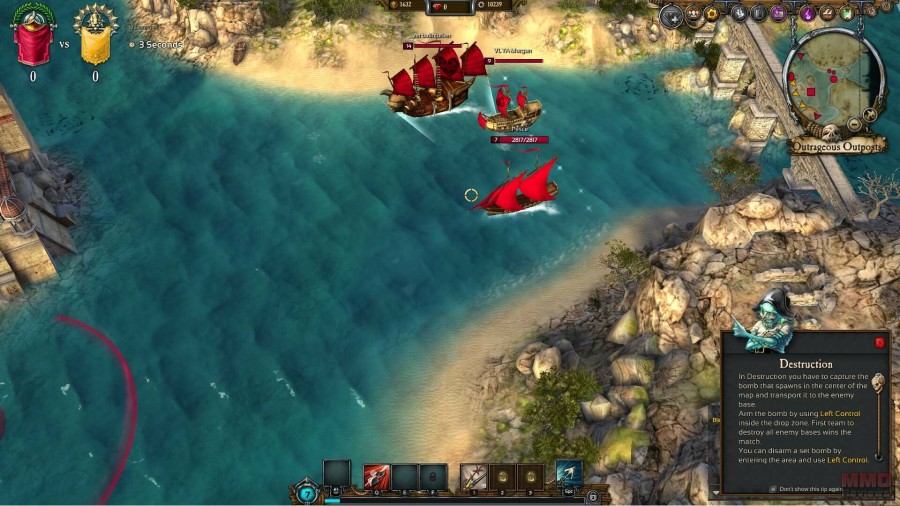The height and width of the screenshot is (506, 900).
Task: Tick the "Don't show this tip again" checkbox
Action: point(772,488)
